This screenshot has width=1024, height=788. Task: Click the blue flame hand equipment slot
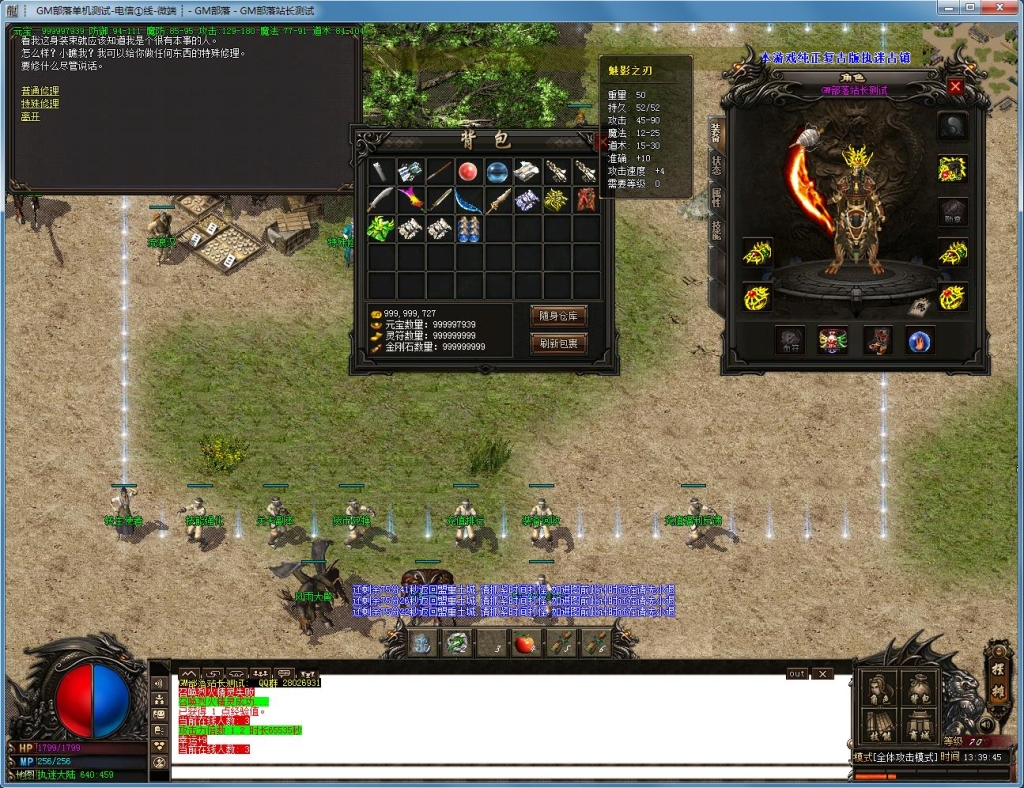click(x=920, y=341)
